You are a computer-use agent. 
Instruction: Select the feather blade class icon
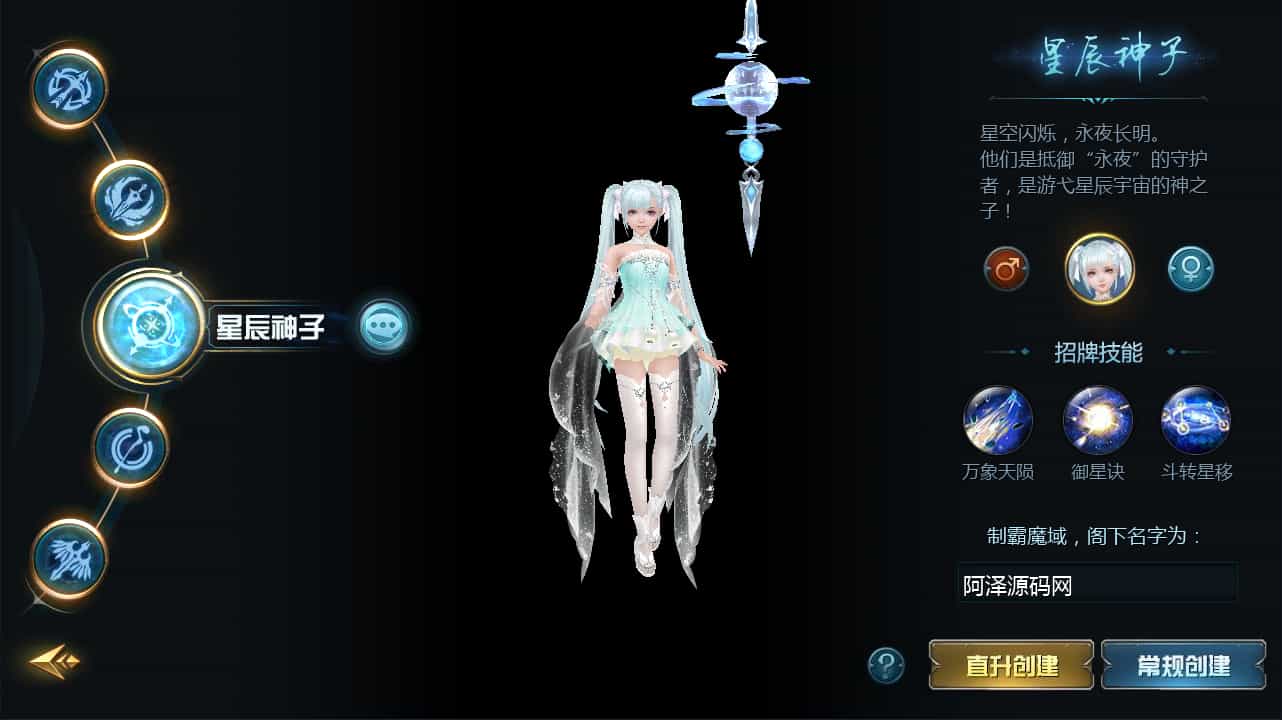tap(128, 199)
